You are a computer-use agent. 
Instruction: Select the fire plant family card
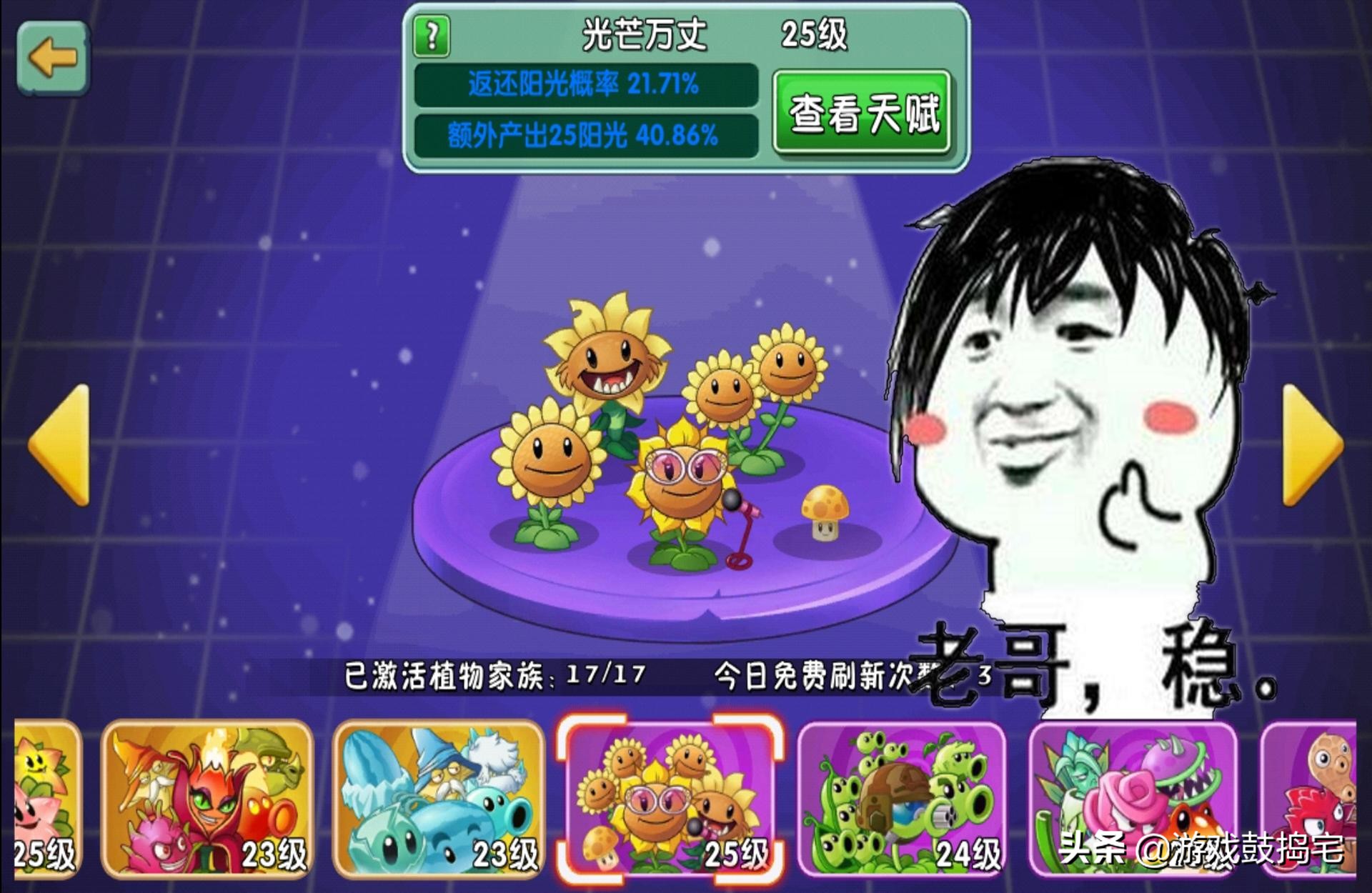(207, 799)
